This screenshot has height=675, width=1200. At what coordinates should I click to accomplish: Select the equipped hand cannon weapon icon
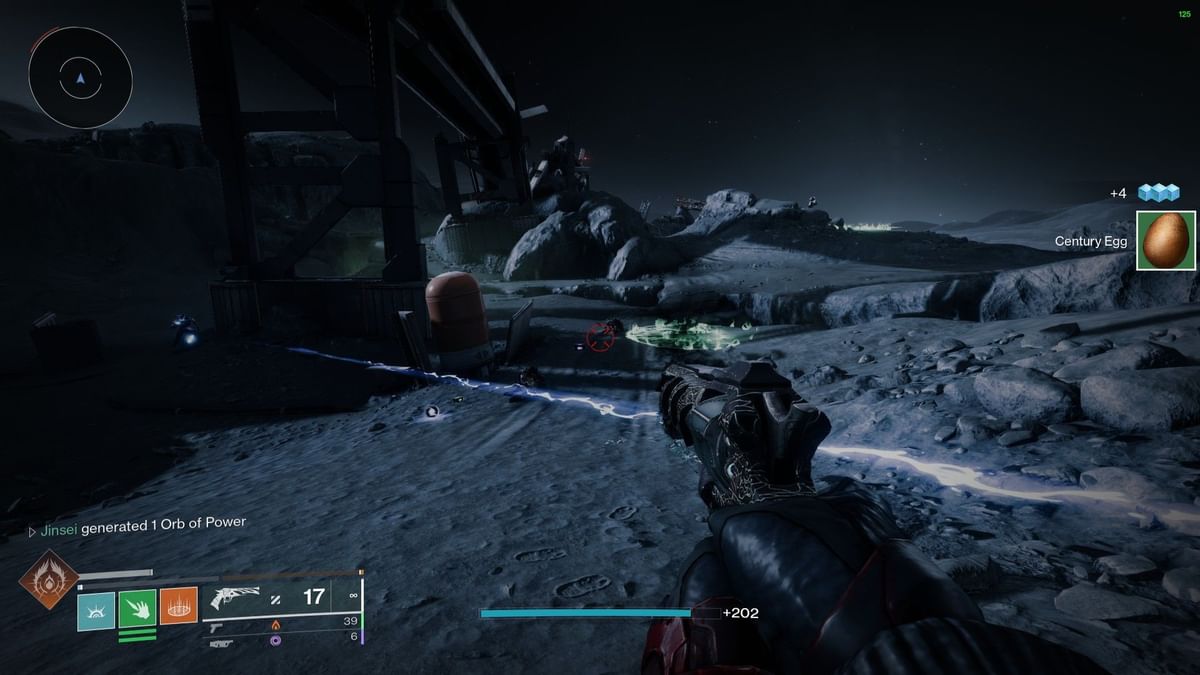pos(235,598)
